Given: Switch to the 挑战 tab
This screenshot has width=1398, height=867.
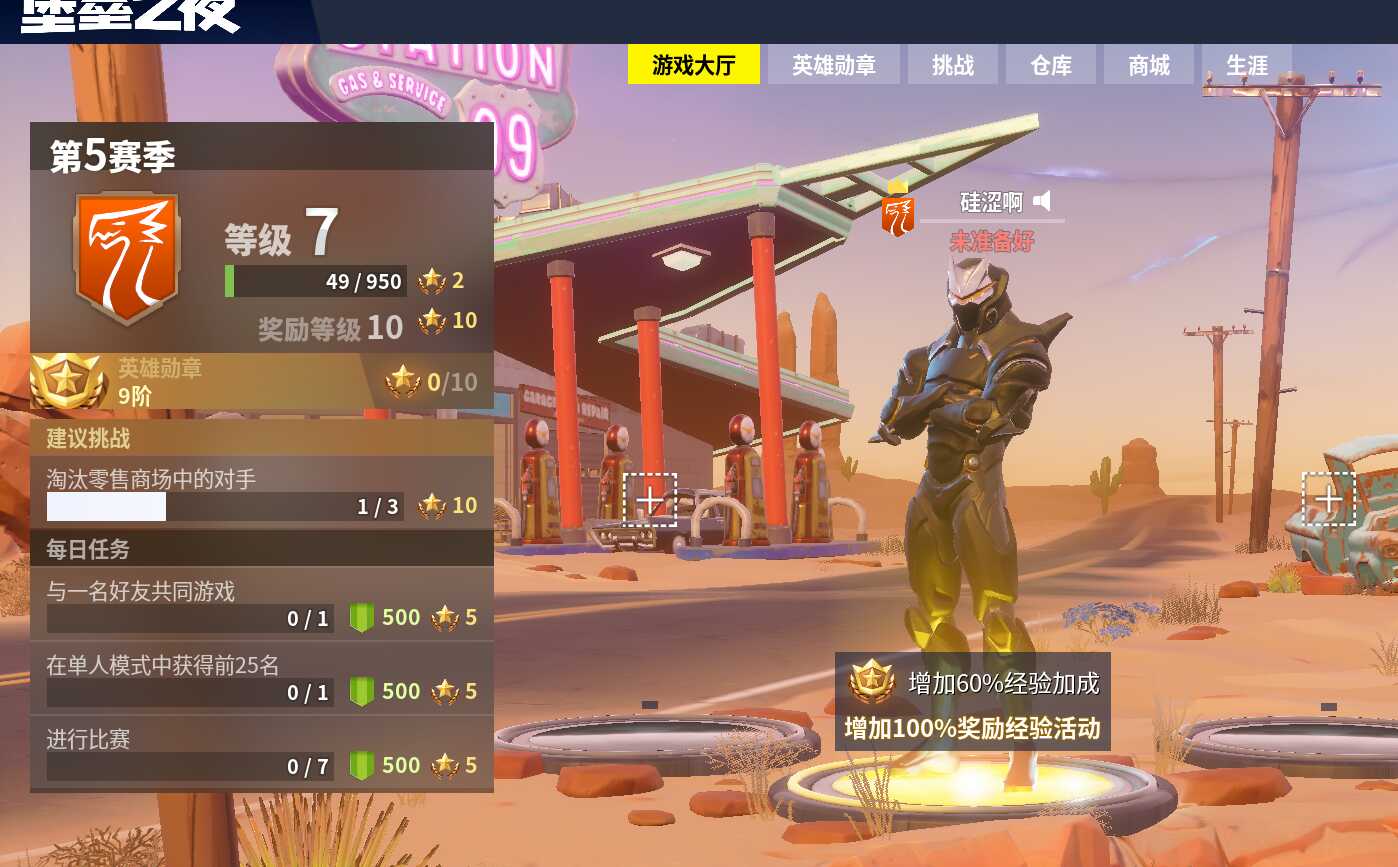Looking at the screenshot, I should pos(952,64).
